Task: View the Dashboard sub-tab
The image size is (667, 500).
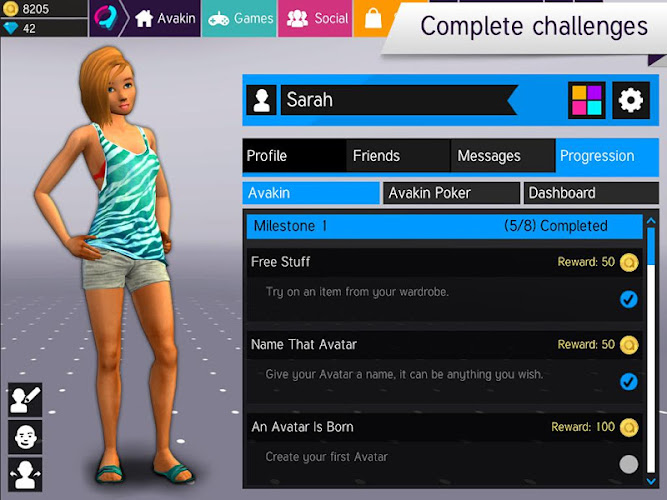Action: tap(591, 193)
